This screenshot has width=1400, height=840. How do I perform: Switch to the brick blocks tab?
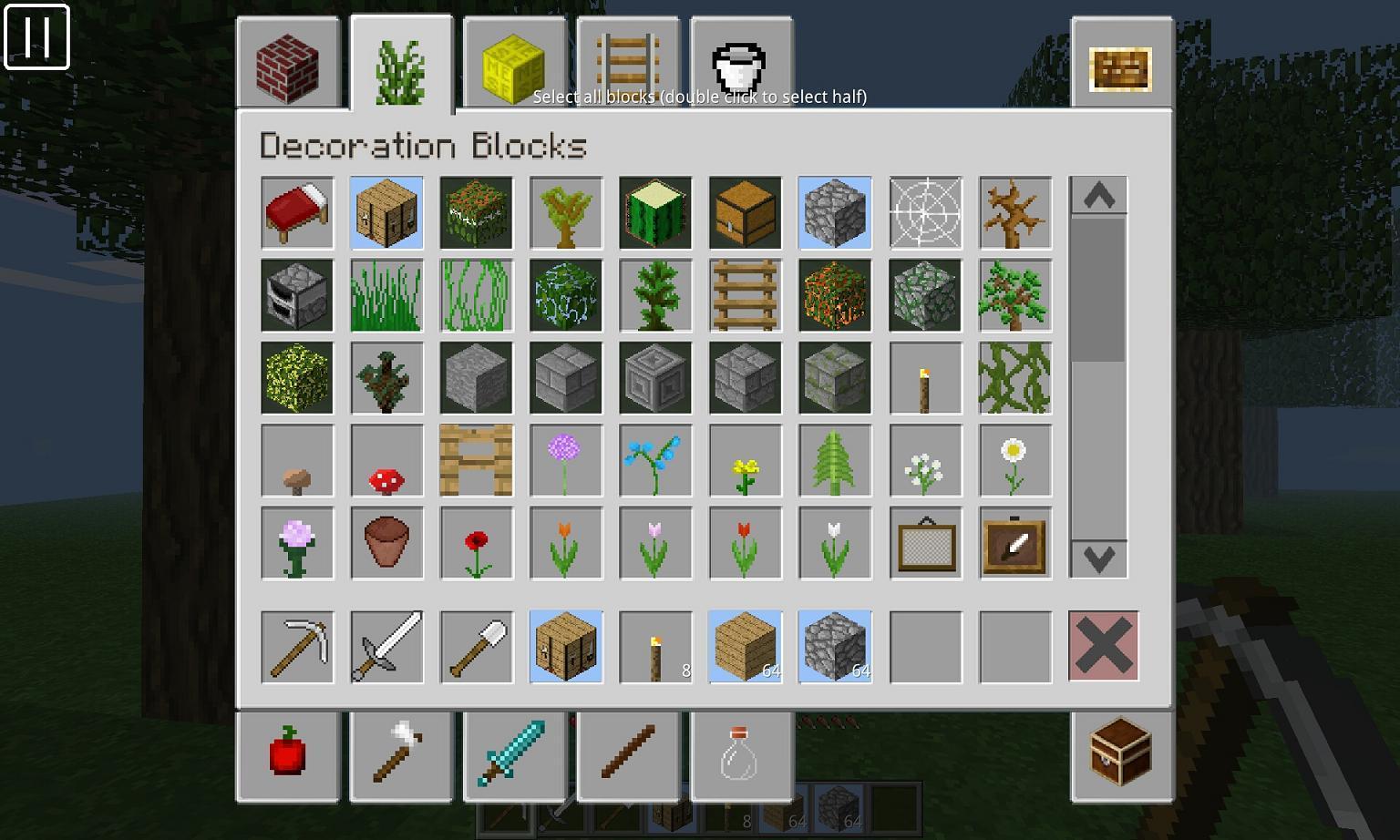click(x=288, y=64)
